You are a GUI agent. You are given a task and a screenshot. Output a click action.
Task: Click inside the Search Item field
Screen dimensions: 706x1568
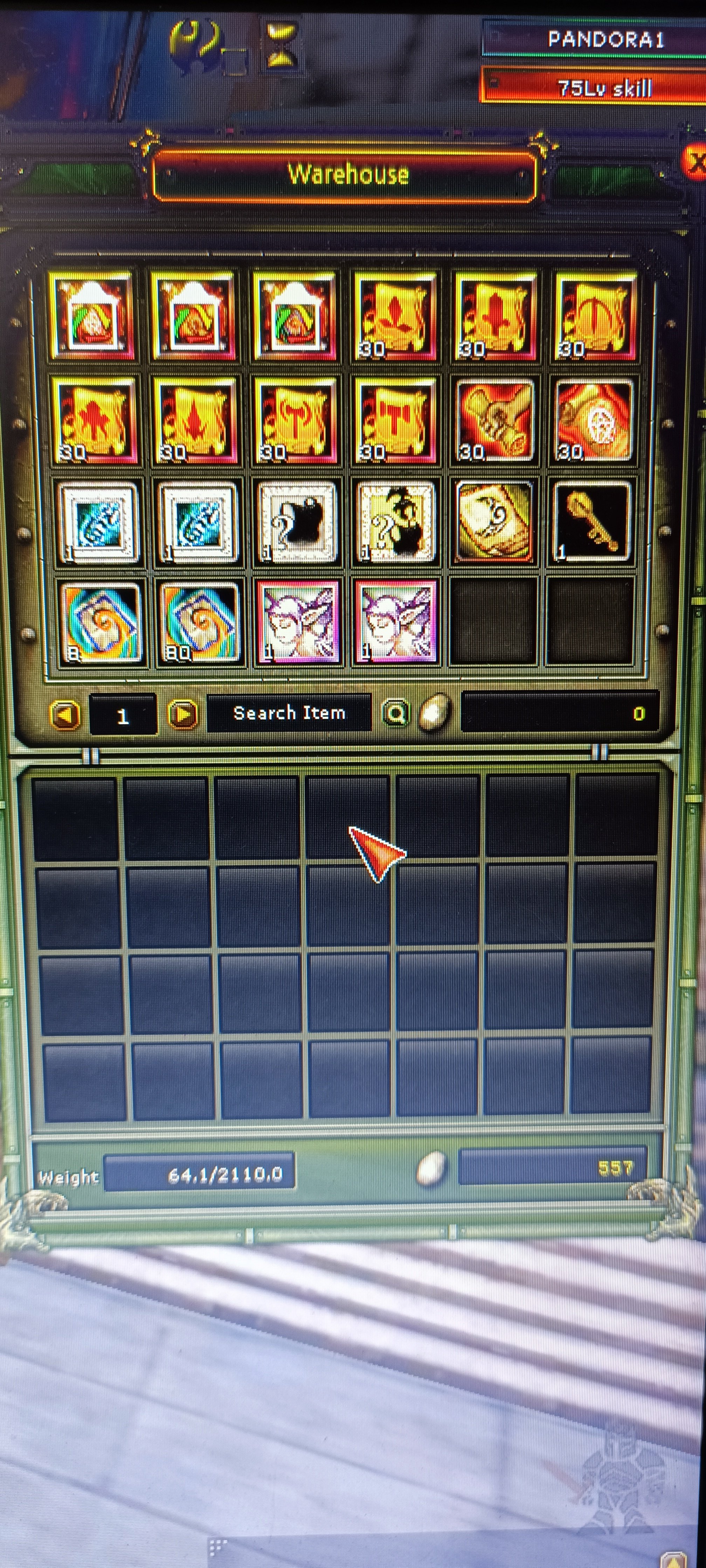click(289, 713)
